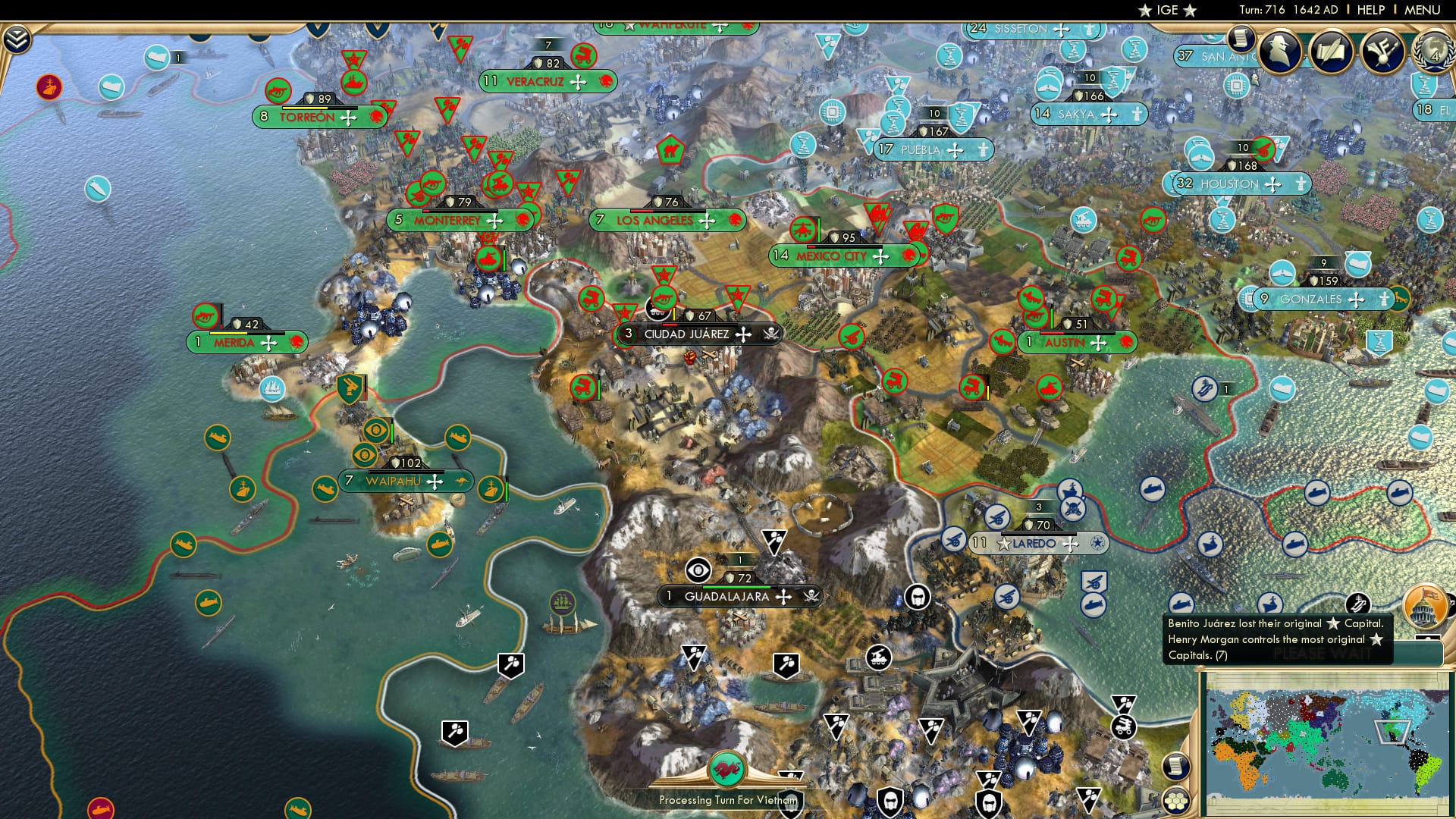Click the red dragon turn-processing icon at bottom

click(726, 767)
